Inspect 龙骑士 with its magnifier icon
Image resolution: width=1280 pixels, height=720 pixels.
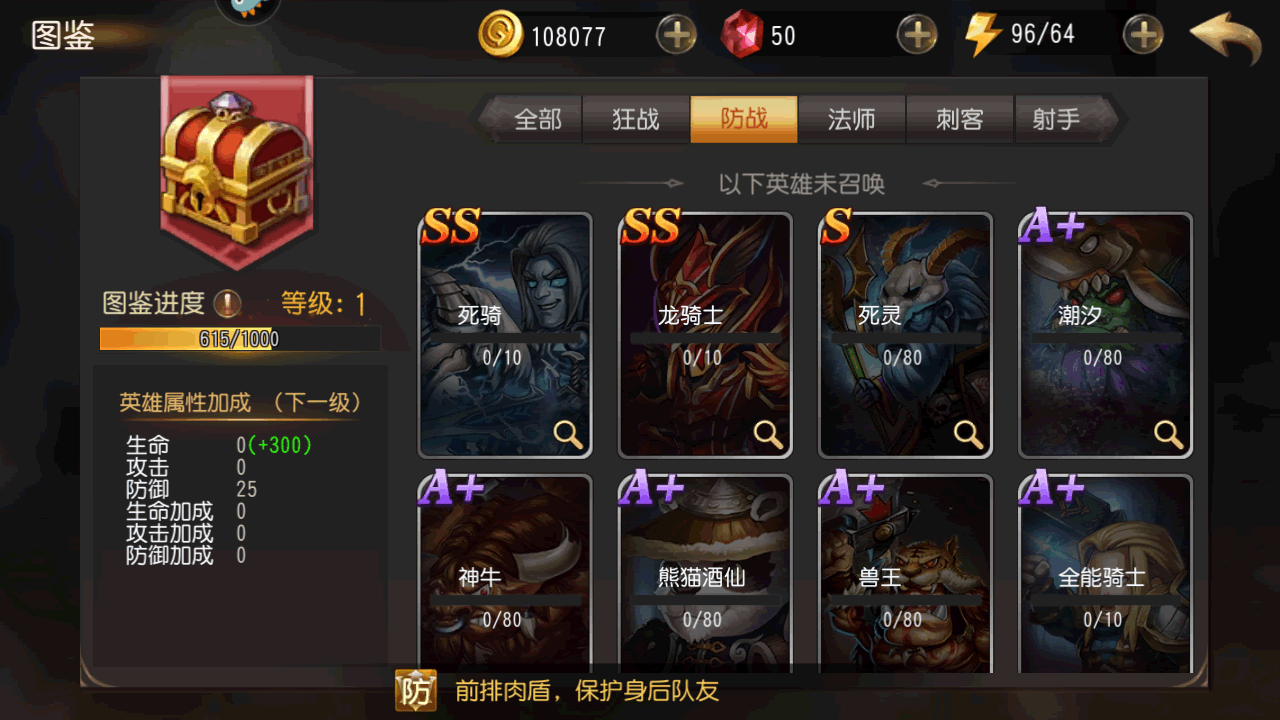pos(768,433)
